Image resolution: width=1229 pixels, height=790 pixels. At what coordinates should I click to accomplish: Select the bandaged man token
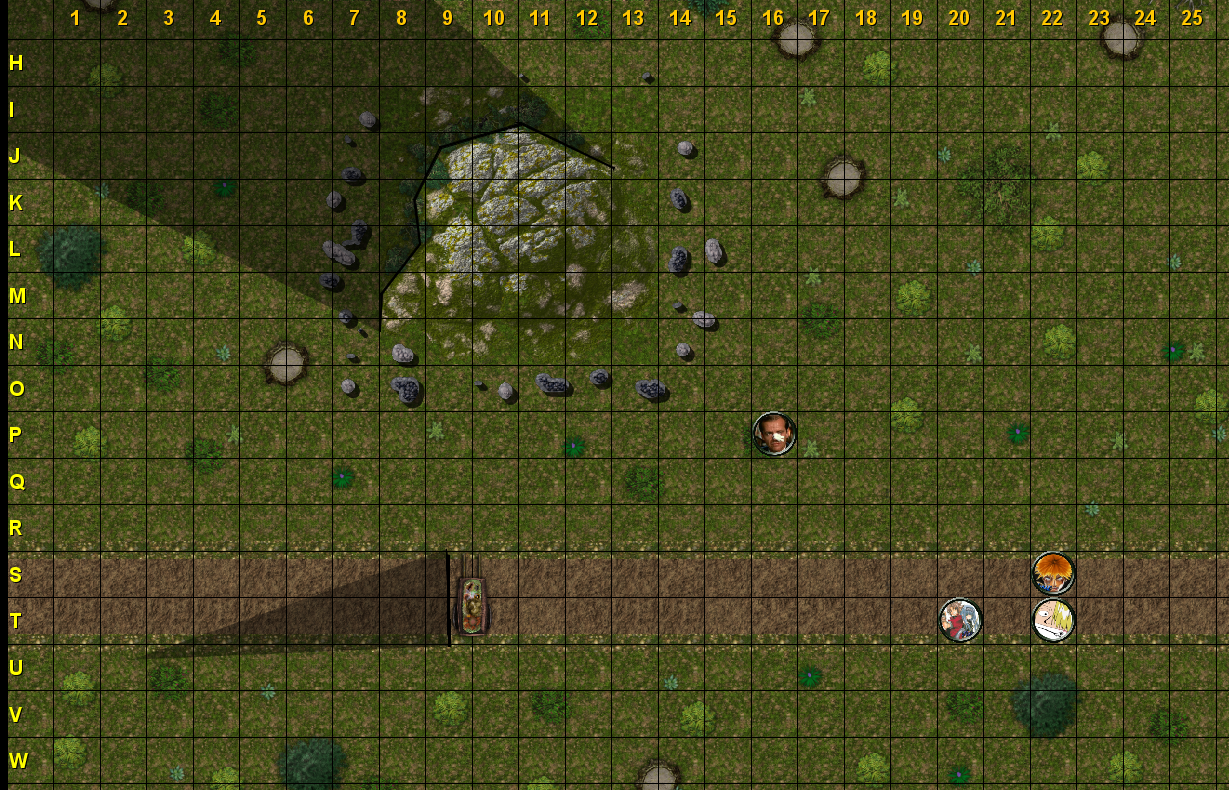pos(774,434)
